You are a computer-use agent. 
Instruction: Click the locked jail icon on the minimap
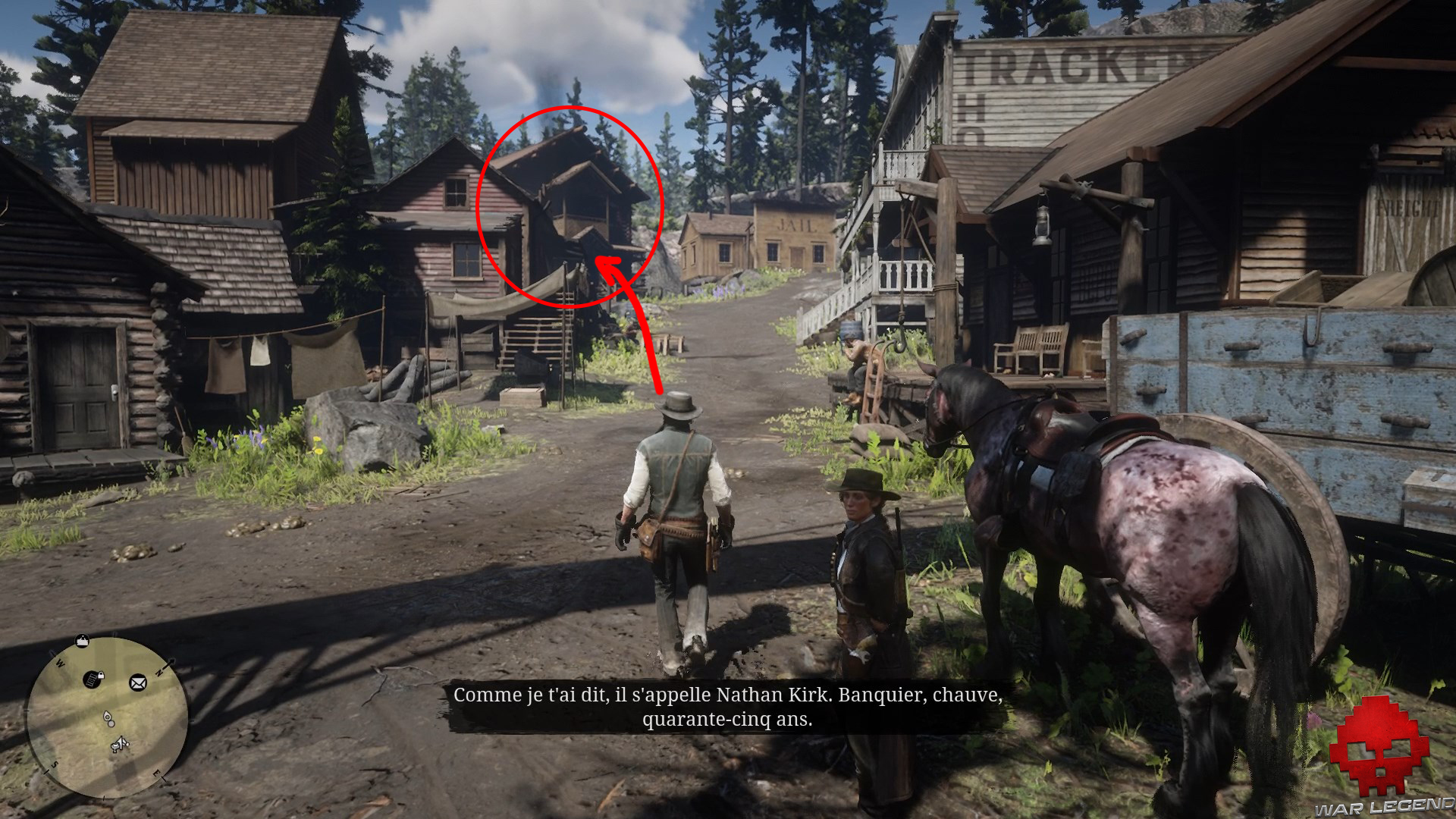point(92,679)
